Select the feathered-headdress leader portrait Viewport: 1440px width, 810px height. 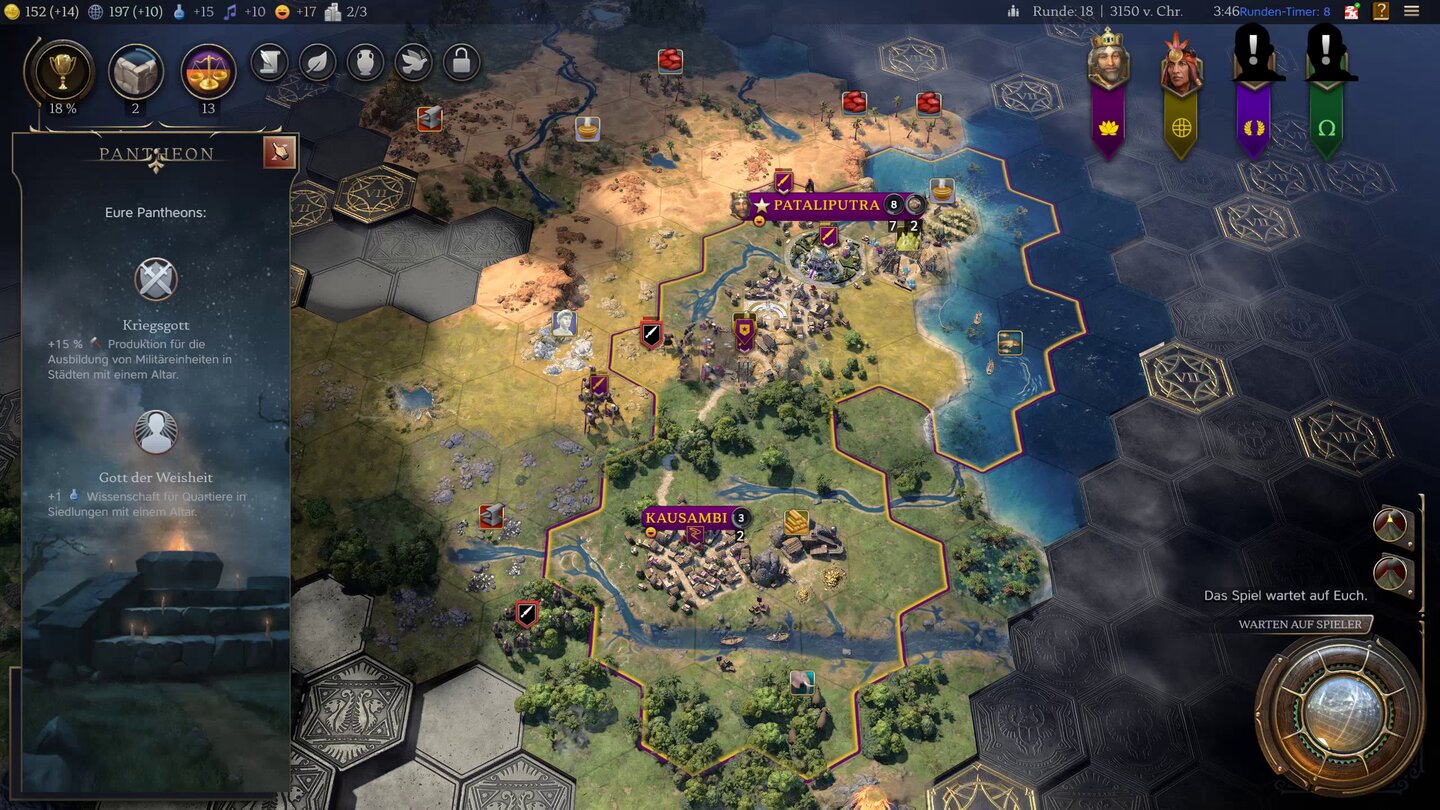pos(1180,64)
